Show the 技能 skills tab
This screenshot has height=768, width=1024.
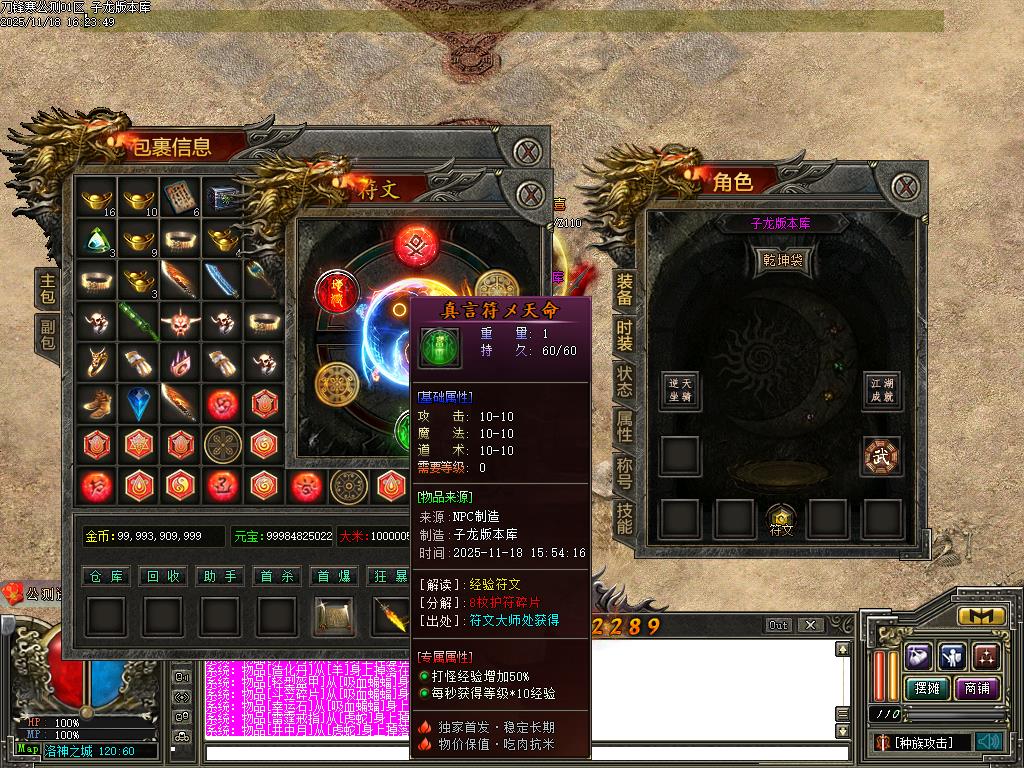(x=624, y=516)
